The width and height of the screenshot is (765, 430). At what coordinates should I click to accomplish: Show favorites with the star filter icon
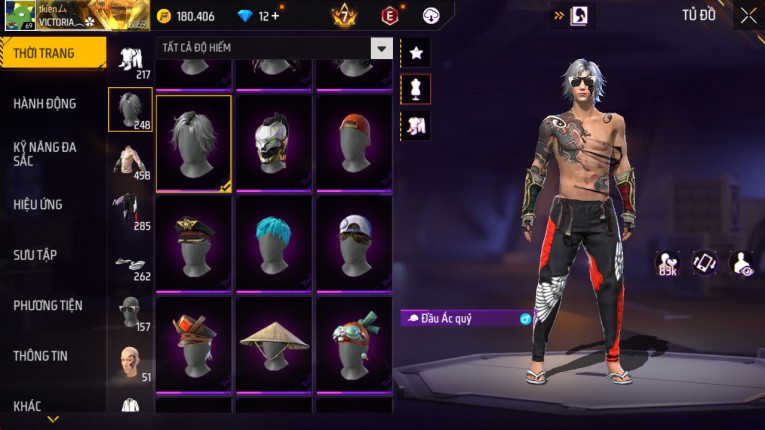pos(416,52)
